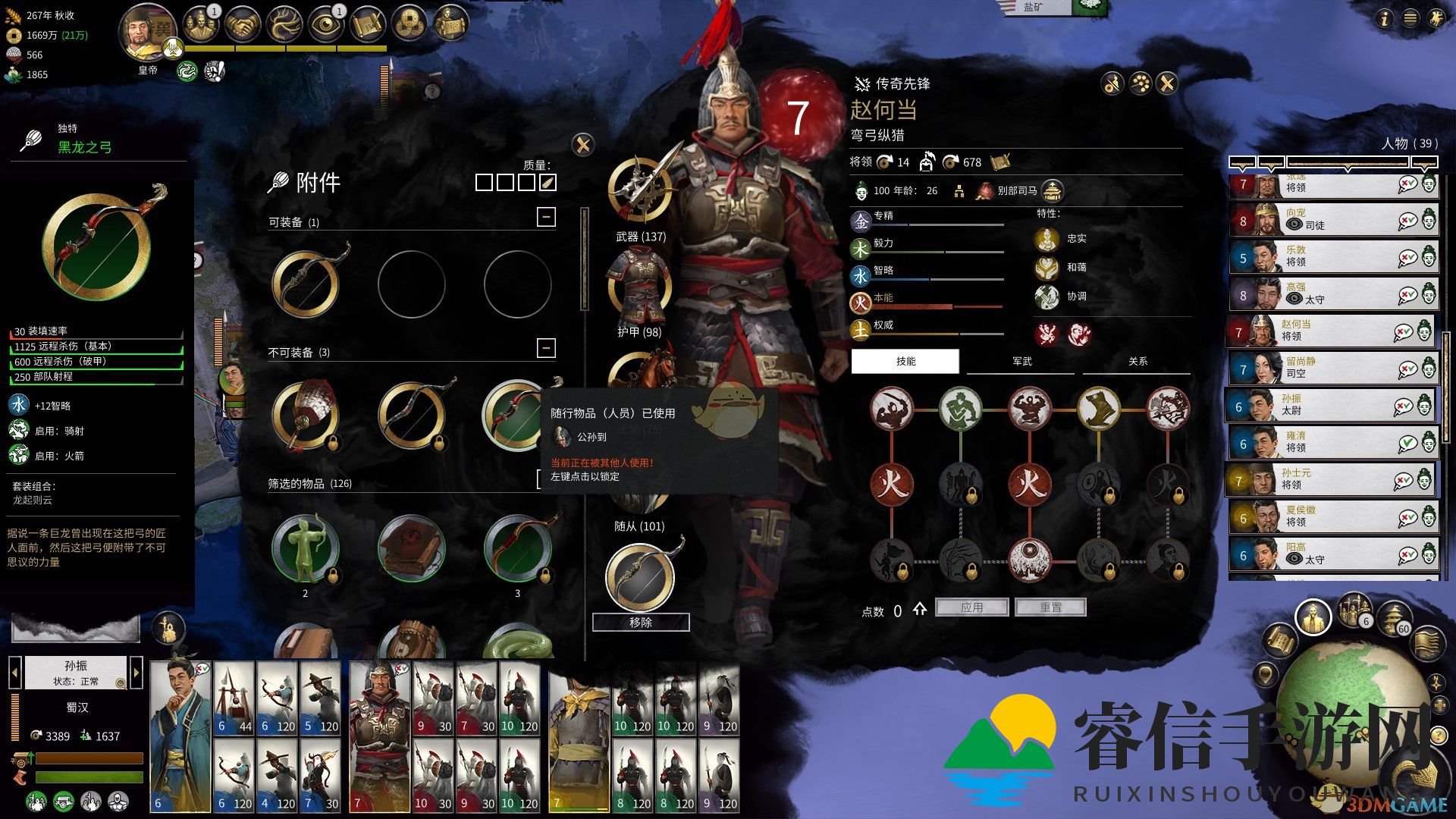The width and height of the screenshot is (1456, 819).
Task: Switch to the 军武 tab
Action: pos(1021,362)
